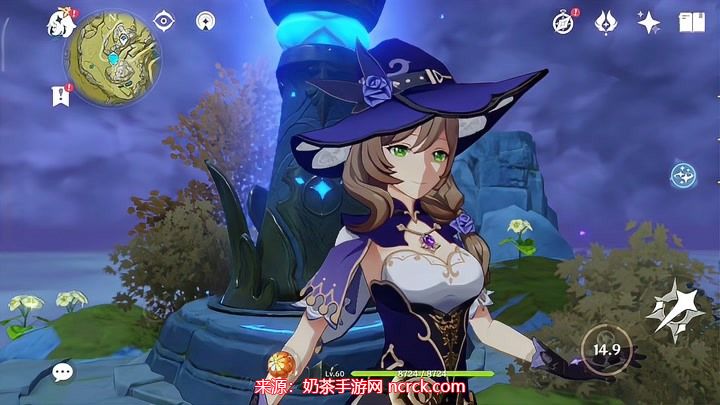Open the events compass icon
This screenshot has width=720, height=405.
(564, 22)
